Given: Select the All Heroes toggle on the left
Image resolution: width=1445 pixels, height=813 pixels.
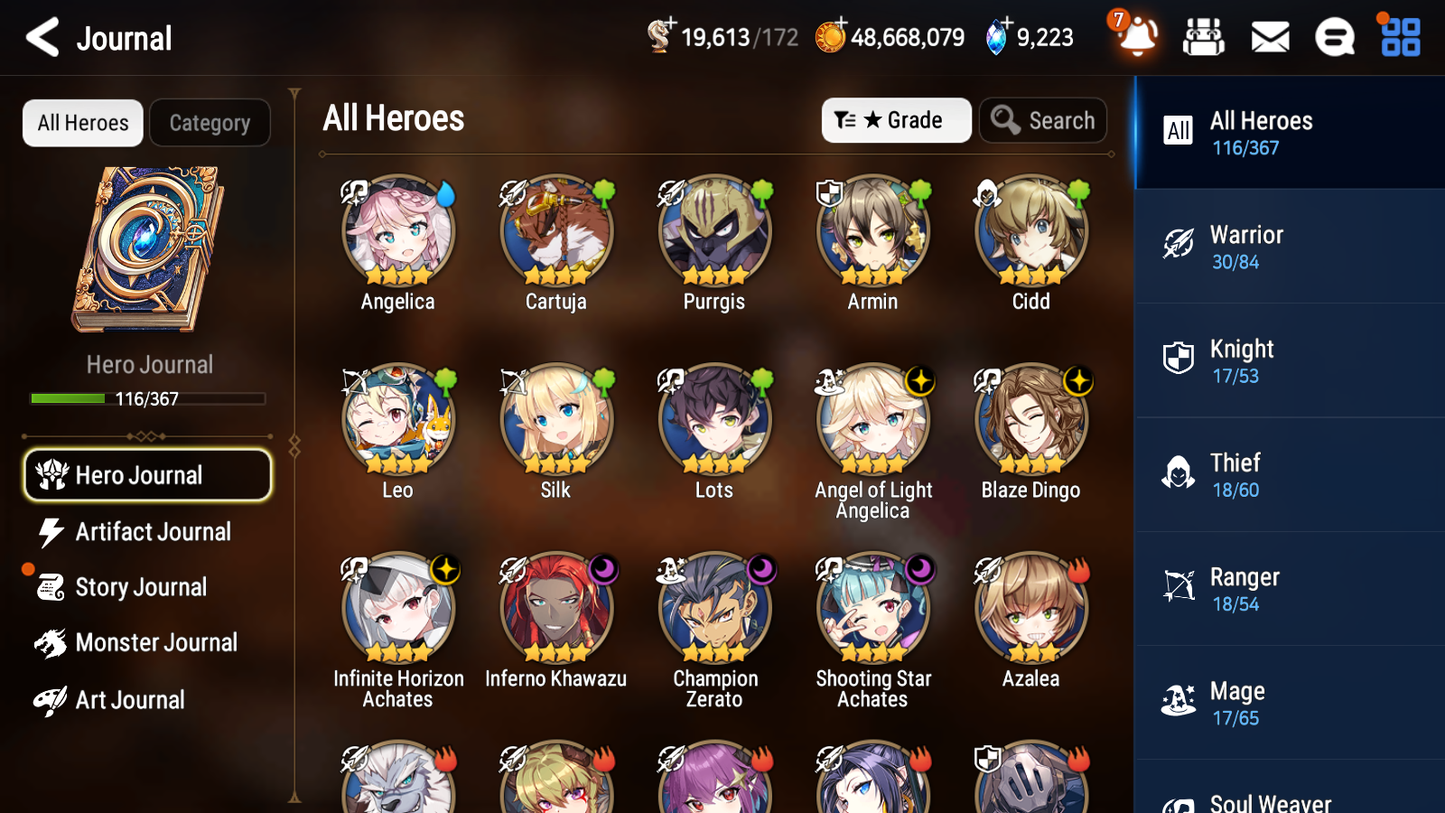Looking at the screenshot, I should tap(82, 122).
